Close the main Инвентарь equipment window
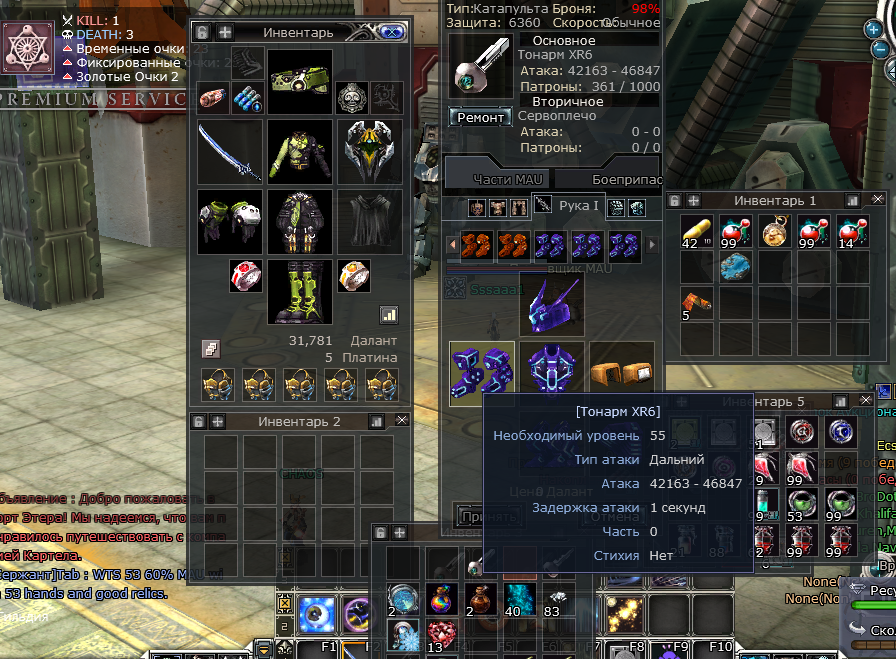The width and height of the screenshot is (896, 659). 391,32
